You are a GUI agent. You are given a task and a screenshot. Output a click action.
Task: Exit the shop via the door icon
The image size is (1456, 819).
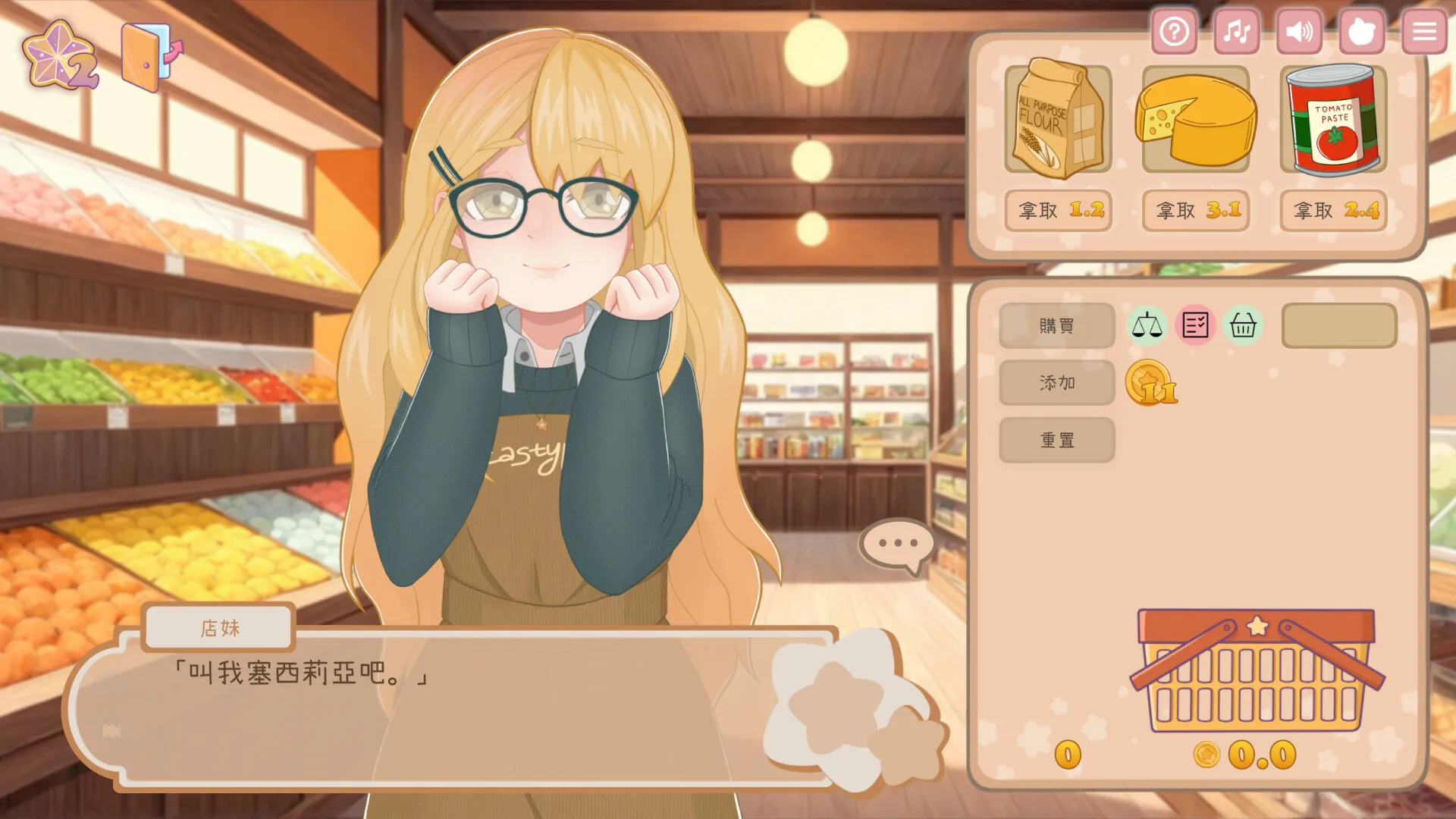[144, 53]
